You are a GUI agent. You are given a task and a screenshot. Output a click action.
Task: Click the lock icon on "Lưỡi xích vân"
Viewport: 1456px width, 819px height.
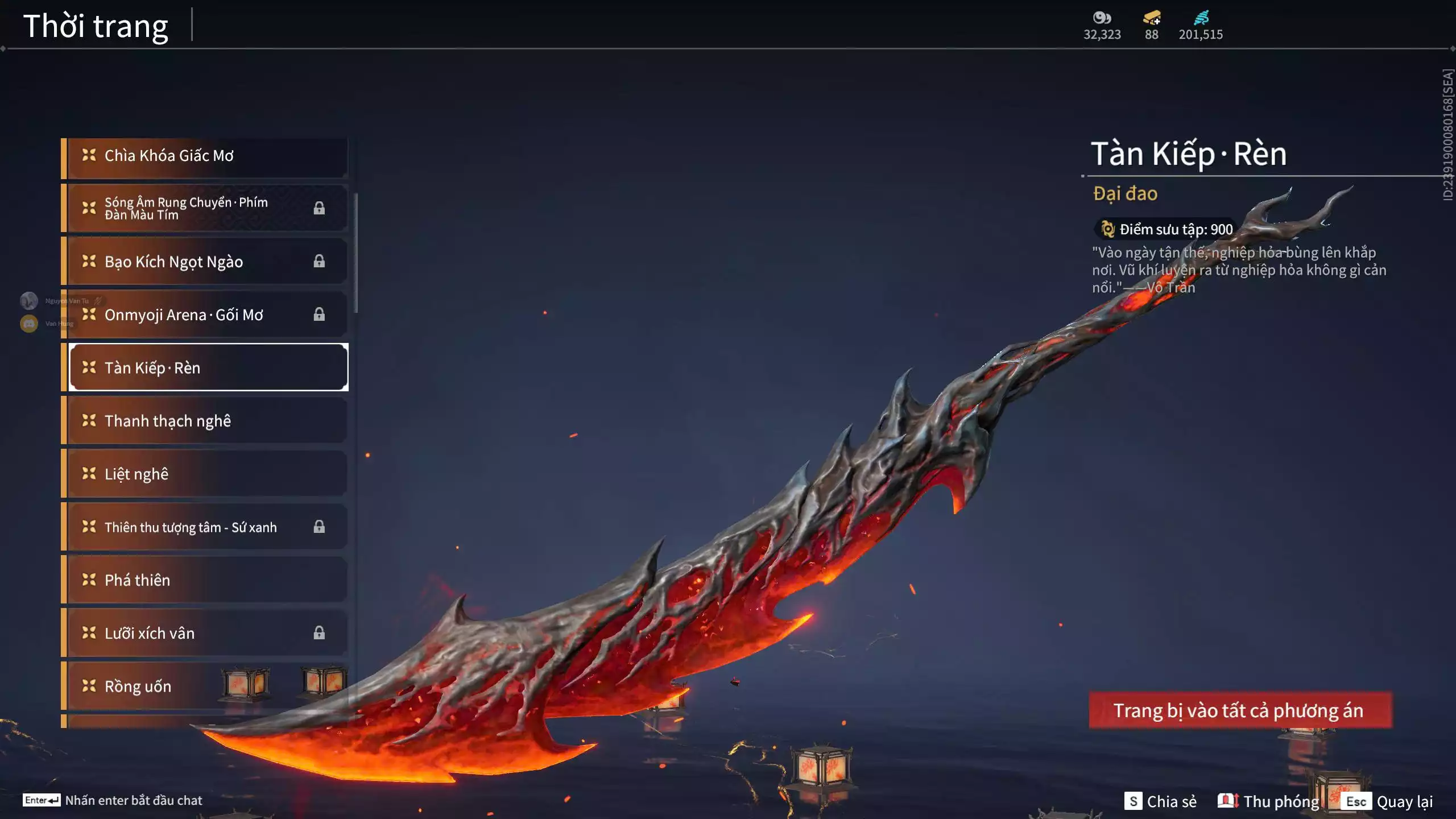tap(319, 633)
